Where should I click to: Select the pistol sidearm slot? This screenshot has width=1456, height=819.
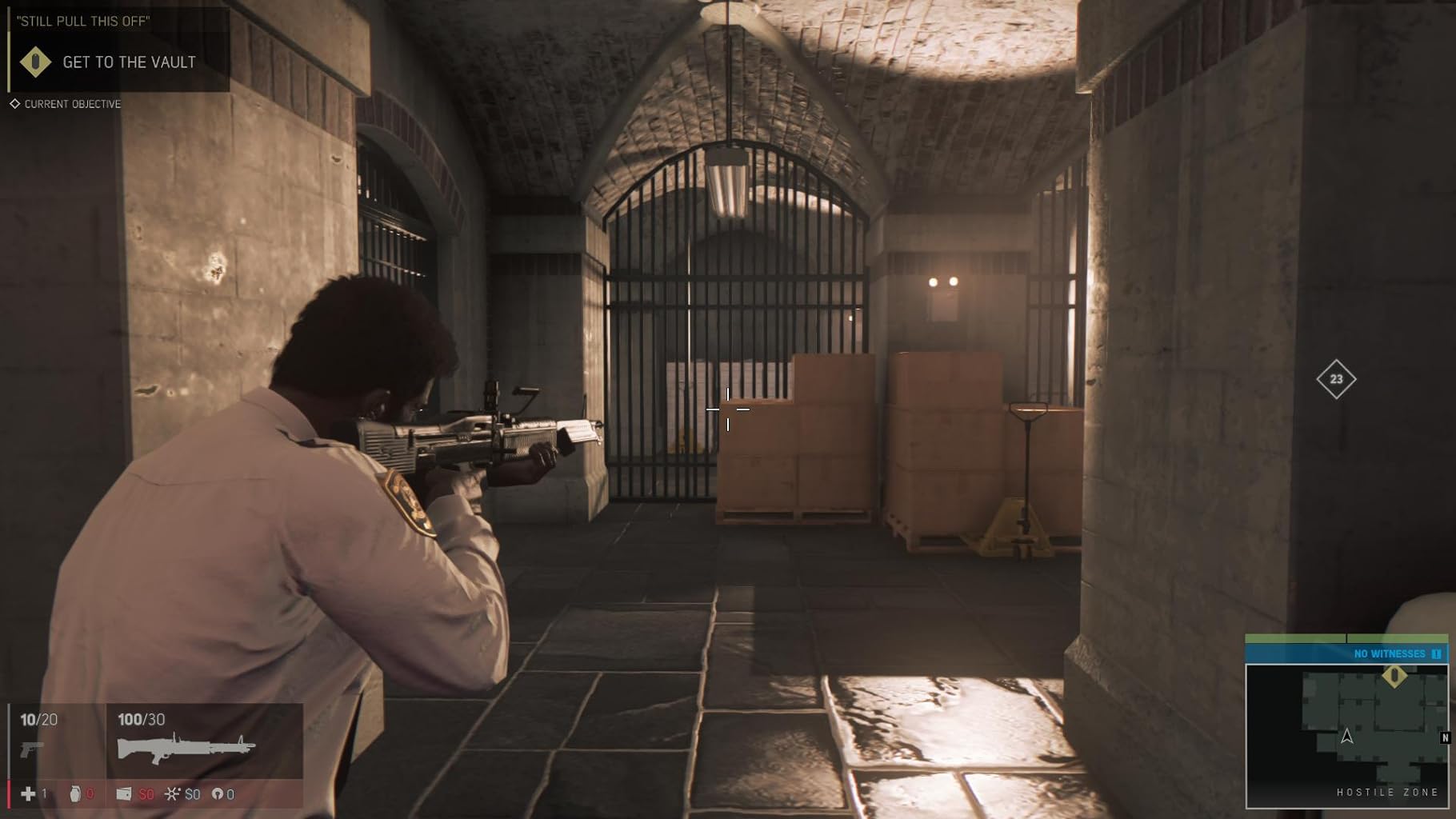coord(32,749)
